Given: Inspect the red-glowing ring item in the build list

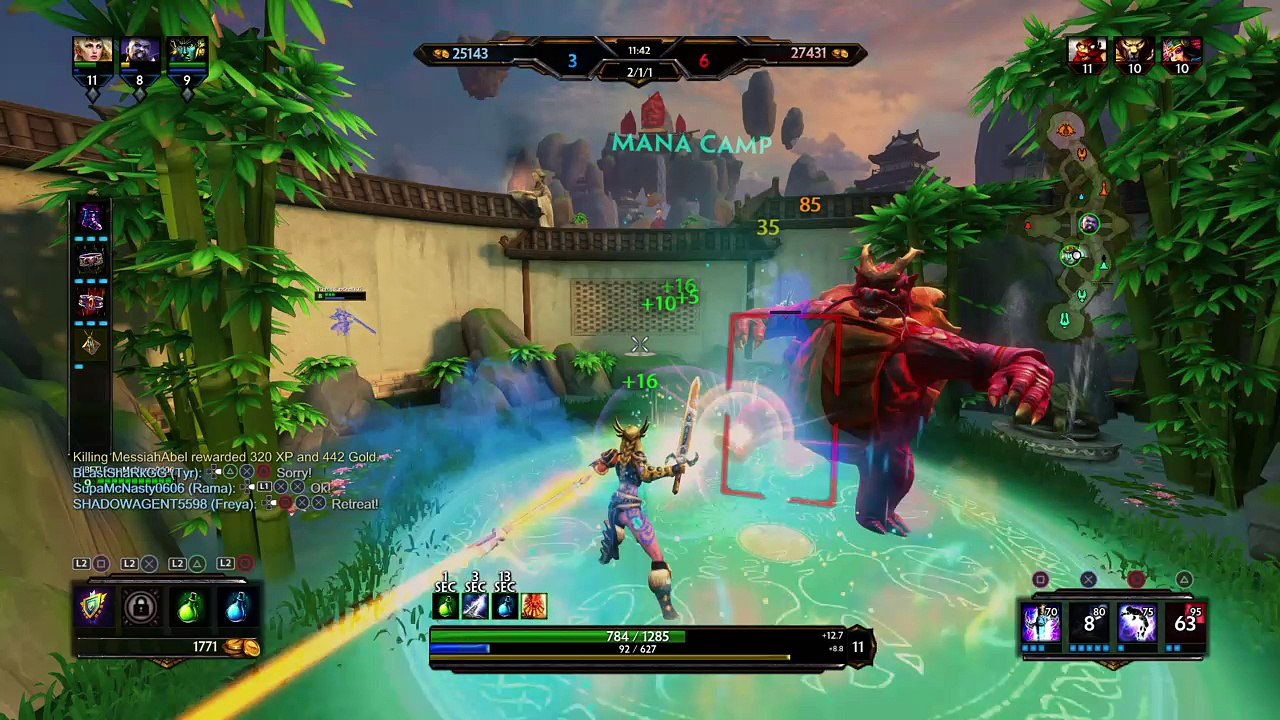Looking at the screenshot, I should pos(91,303).
